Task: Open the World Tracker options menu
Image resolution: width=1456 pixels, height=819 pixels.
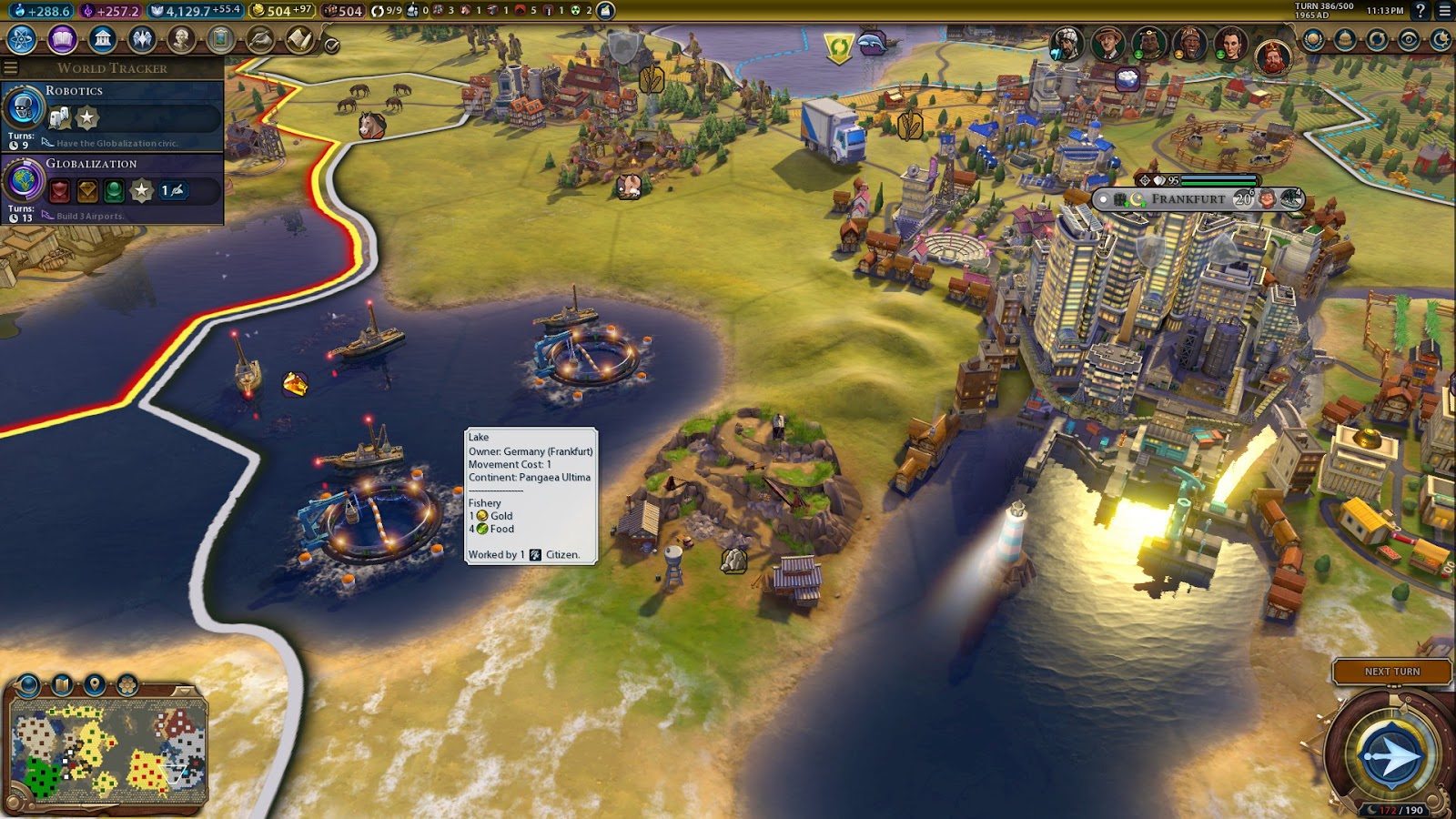Action: point(10,66)
